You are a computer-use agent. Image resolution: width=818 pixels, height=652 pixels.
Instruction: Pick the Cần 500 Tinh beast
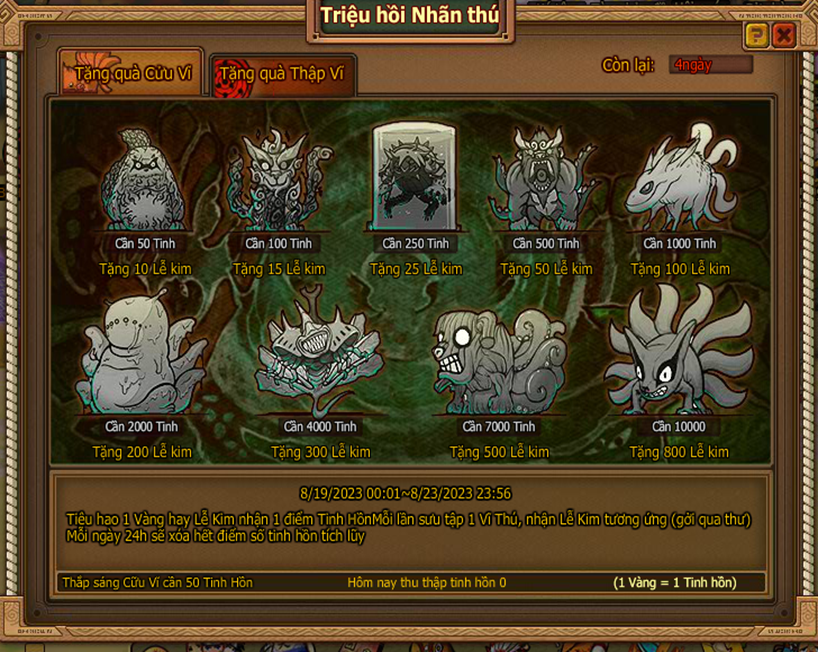pos(546,182)
